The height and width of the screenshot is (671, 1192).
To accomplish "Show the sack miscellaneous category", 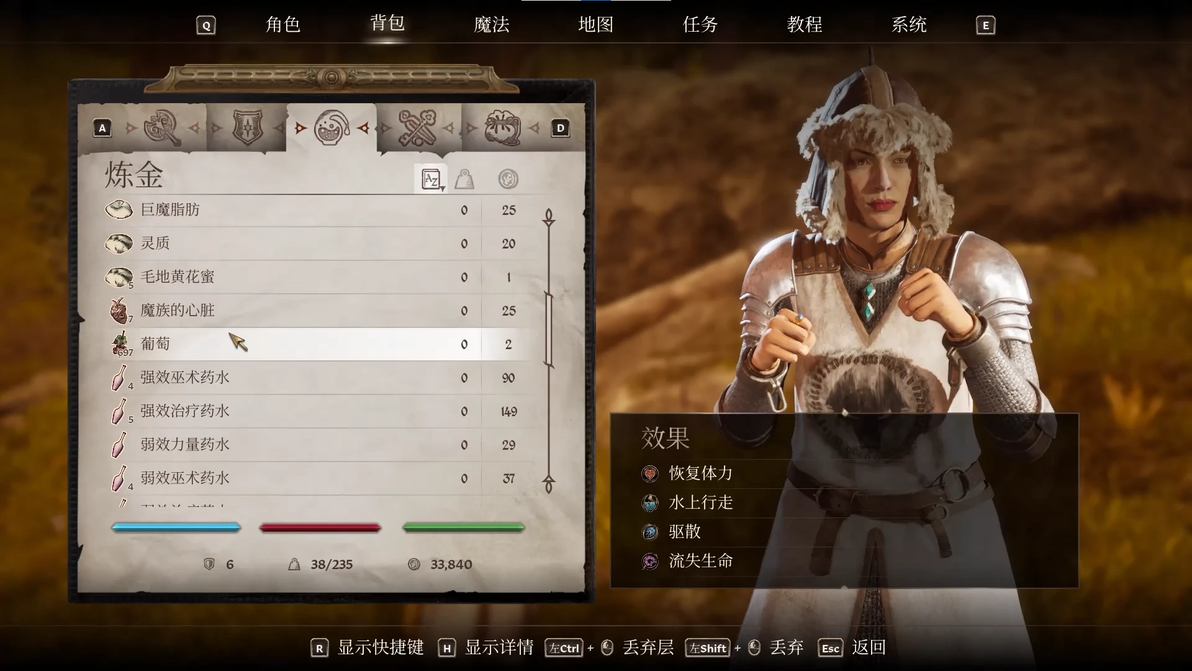I will [502, 128].
